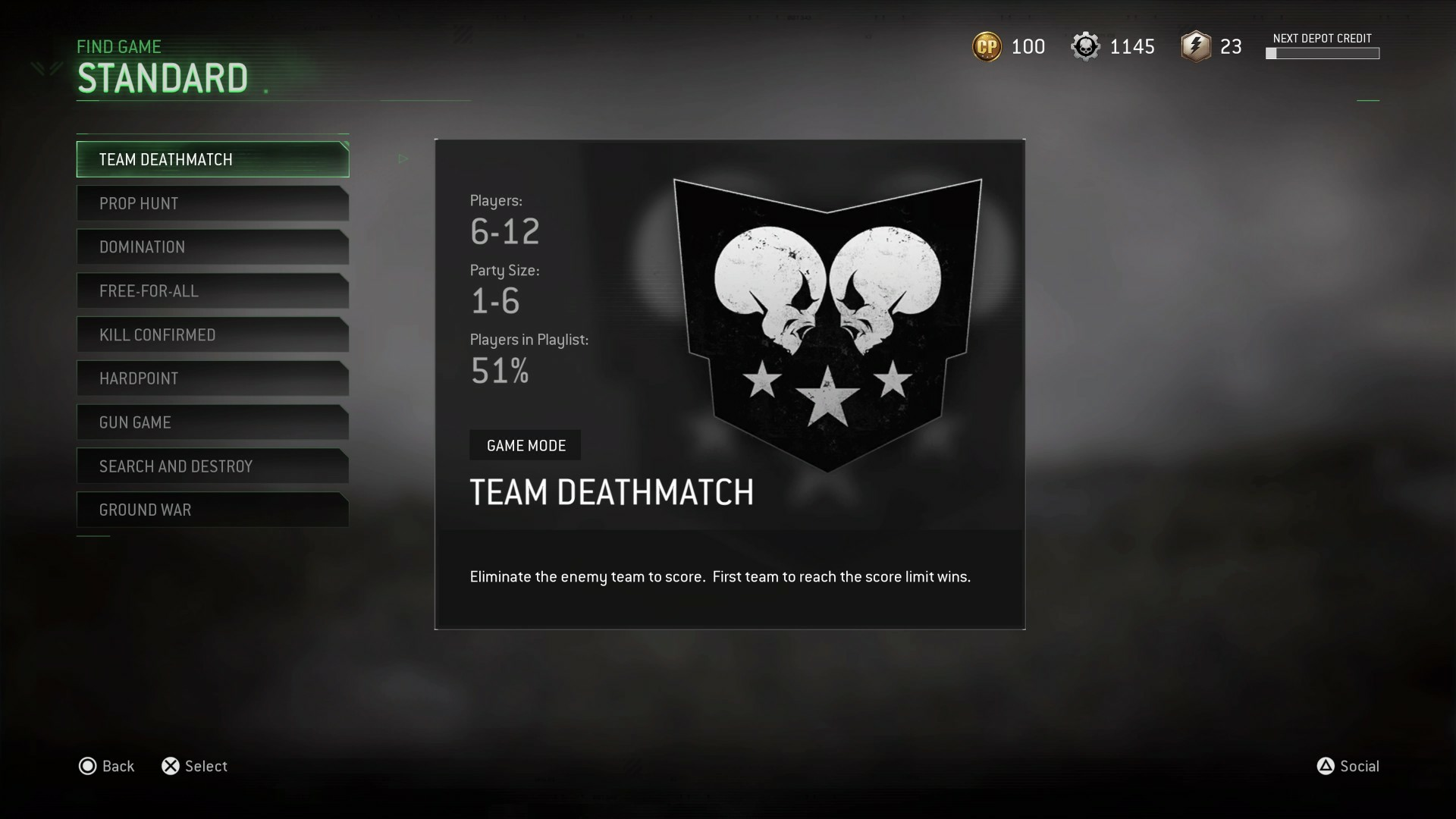Click the Circle Back button icon
This screenshot has width=1456, height=819.
point(87,767)
